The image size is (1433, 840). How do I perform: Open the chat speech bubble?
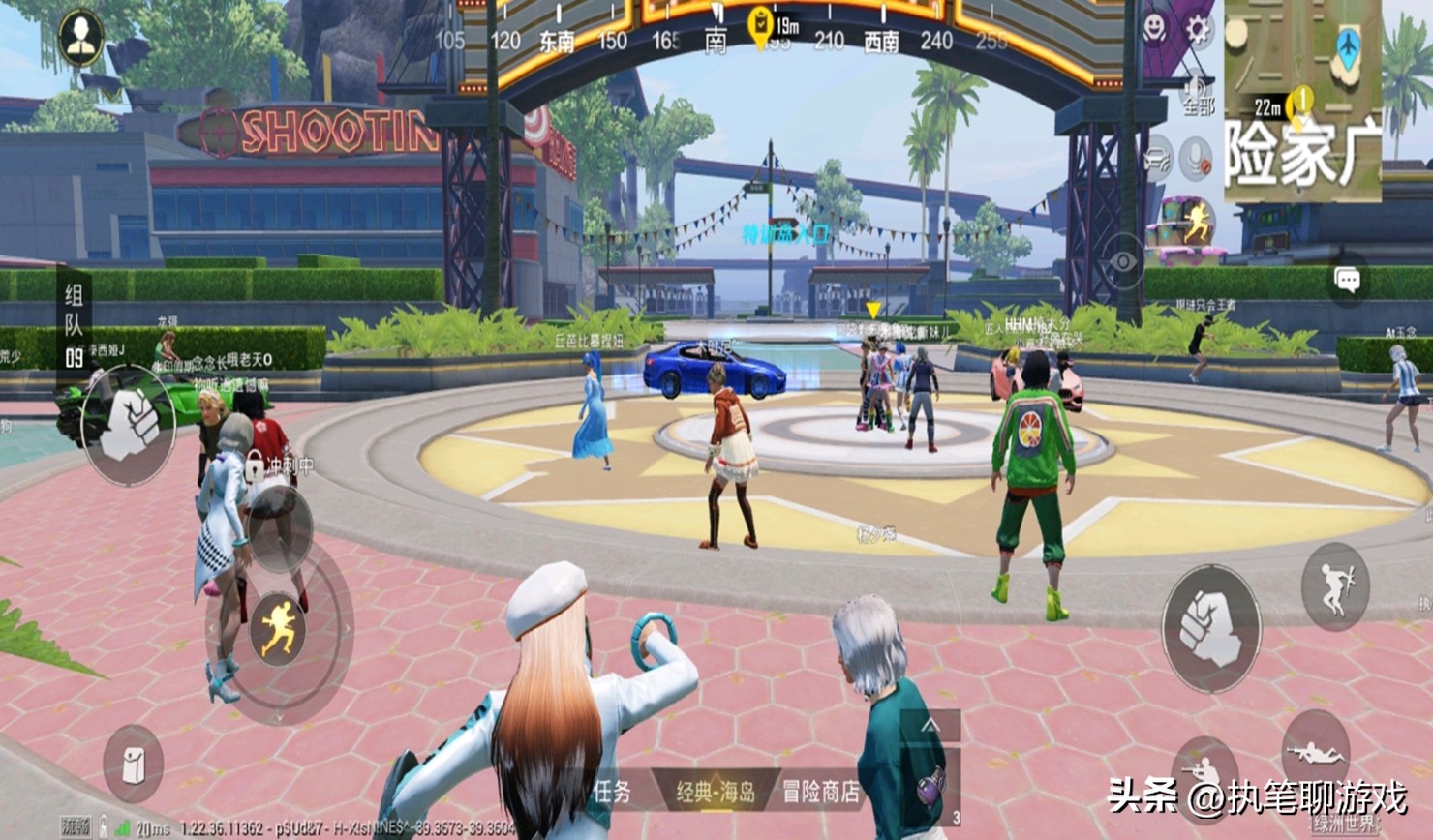tap(1347, 281)
